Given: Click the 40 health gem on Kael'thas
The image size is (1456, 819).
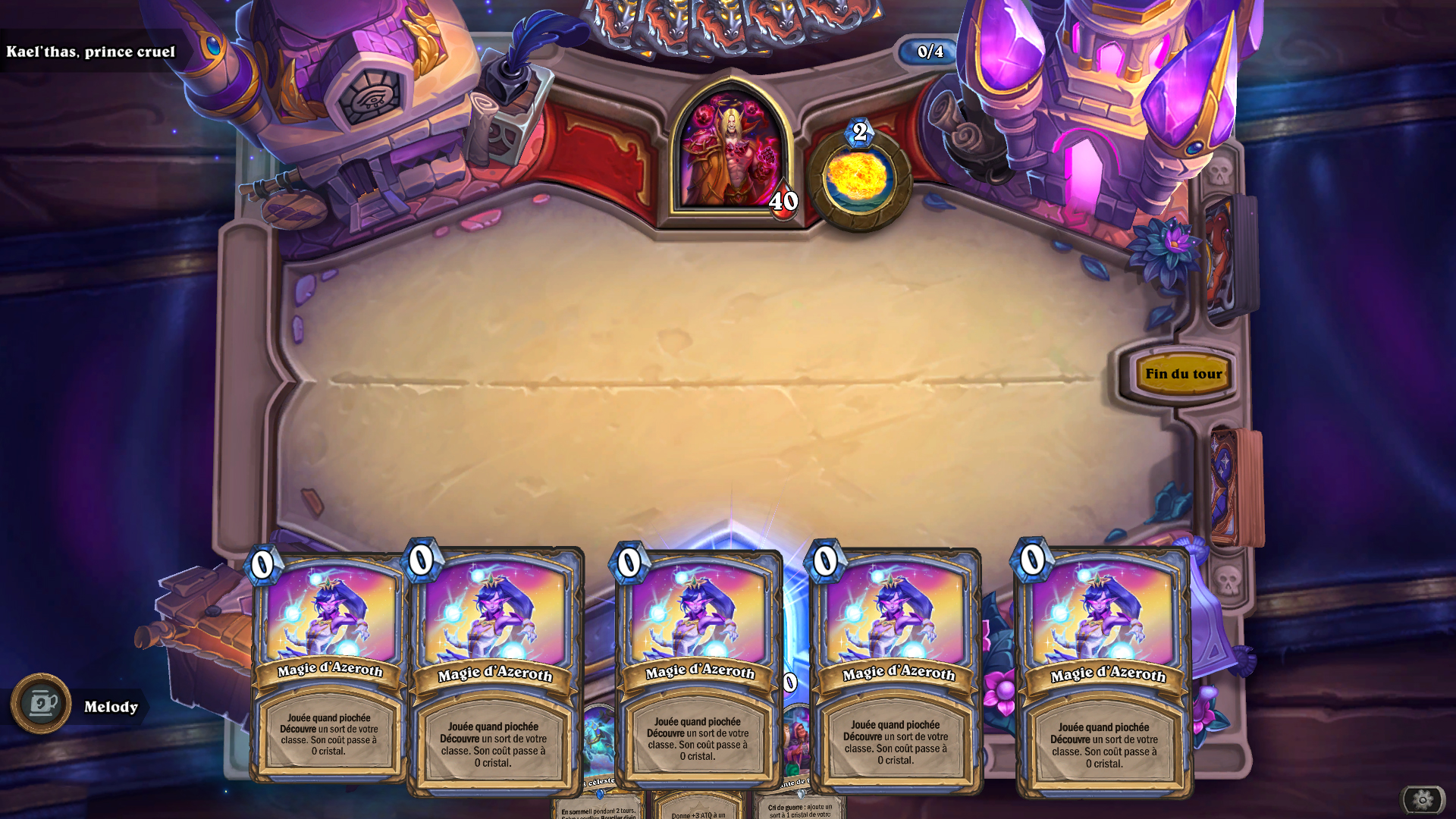Looking at the screenshot, I should click(783, 202).
